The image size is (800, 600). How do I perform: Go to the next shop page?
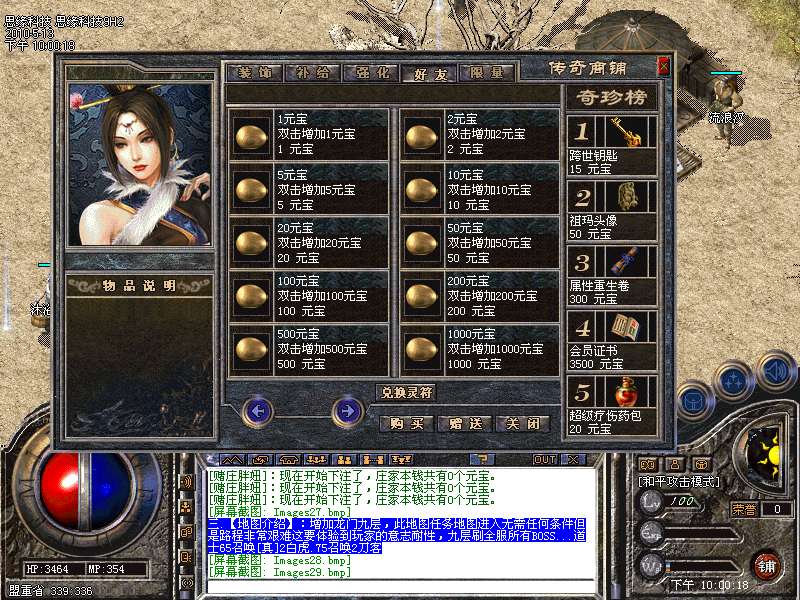[346, 410]
